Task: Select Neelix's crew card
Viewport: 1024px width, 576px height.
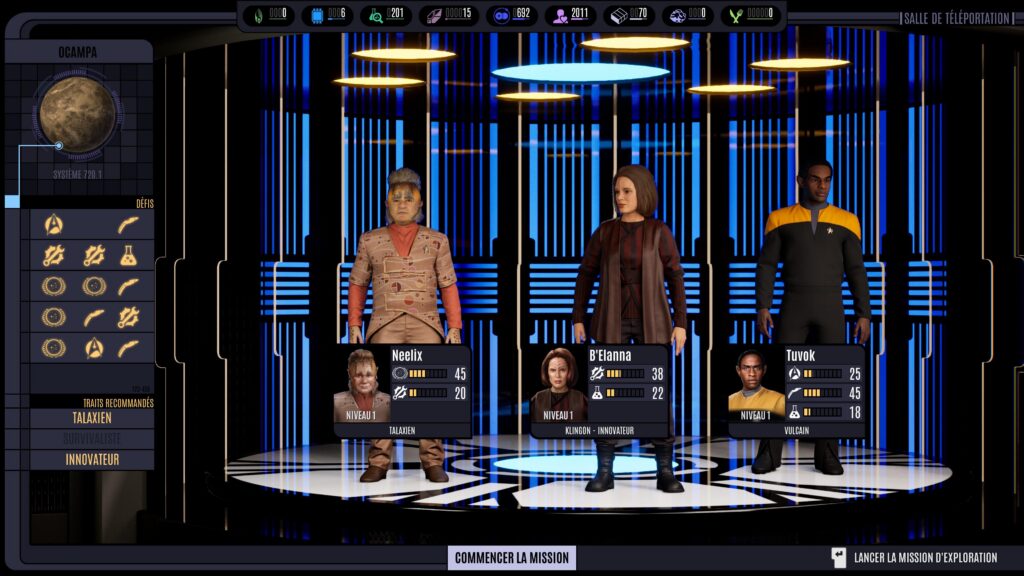Action: (x=402, y=391)
